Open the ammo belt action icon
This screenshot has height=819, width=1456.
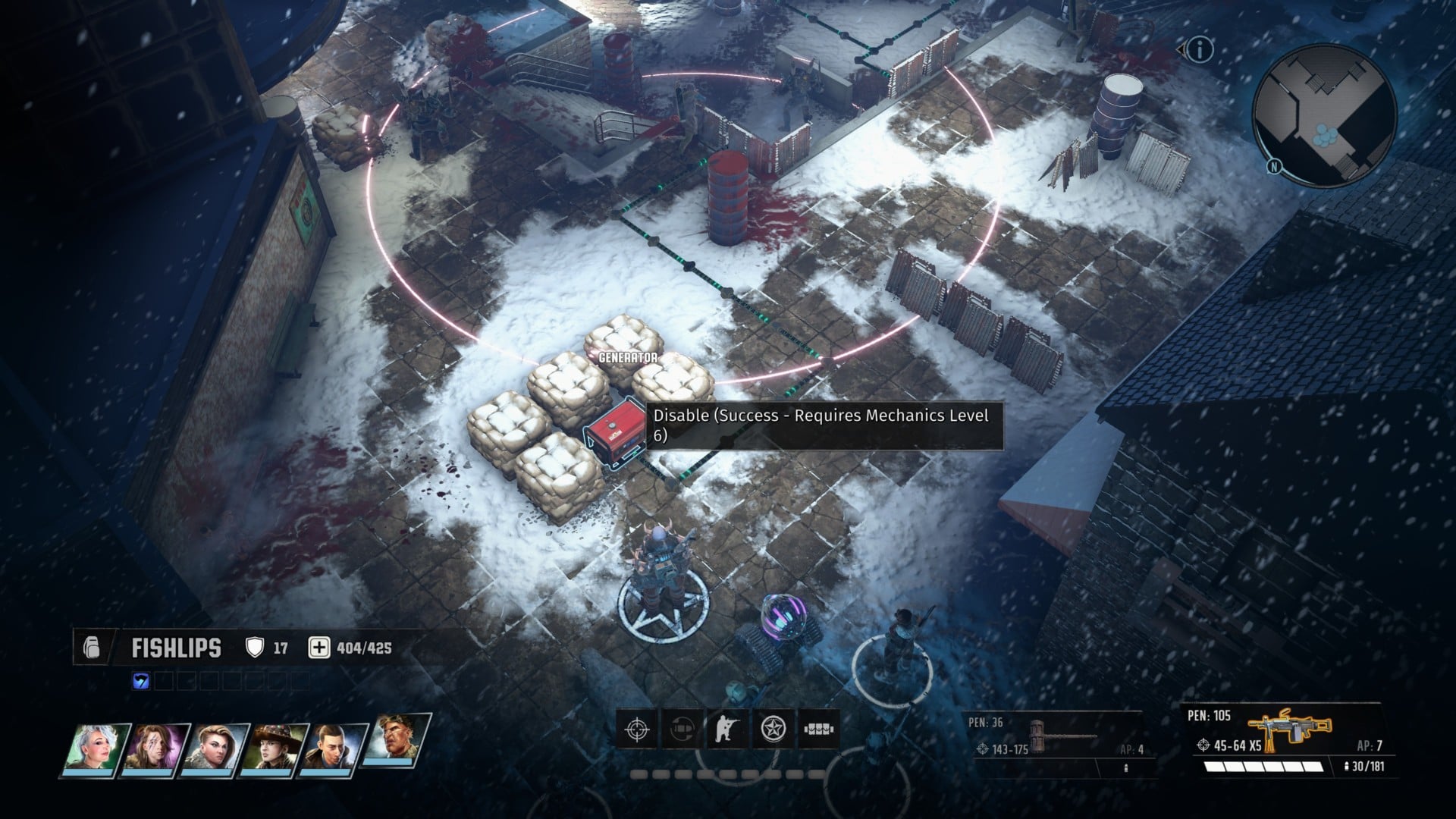pos(818,730)
